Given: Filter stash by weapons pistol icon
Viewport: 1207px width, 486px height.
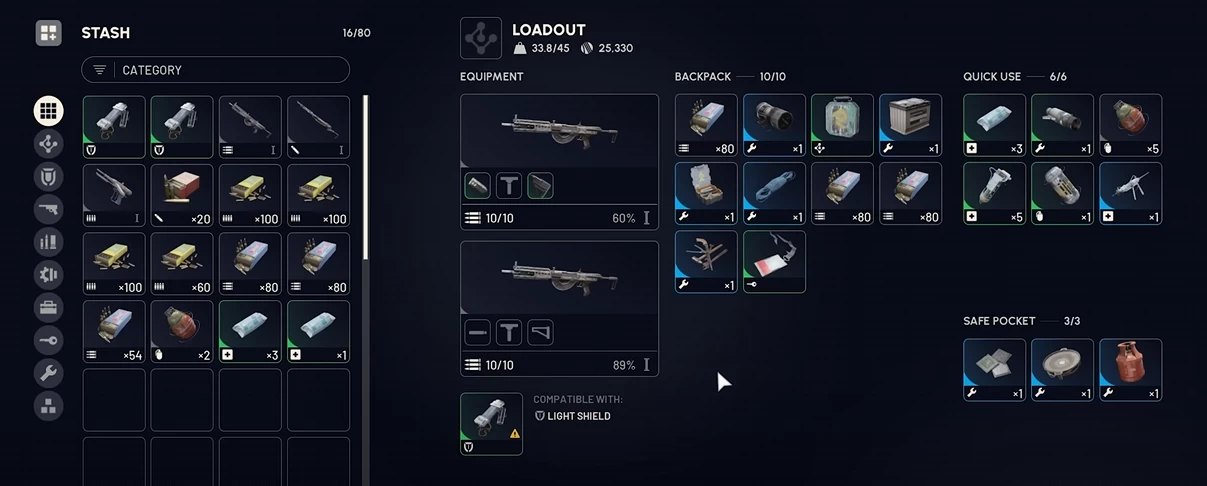Looking at the screenshot, I should [x=48, y=209].
